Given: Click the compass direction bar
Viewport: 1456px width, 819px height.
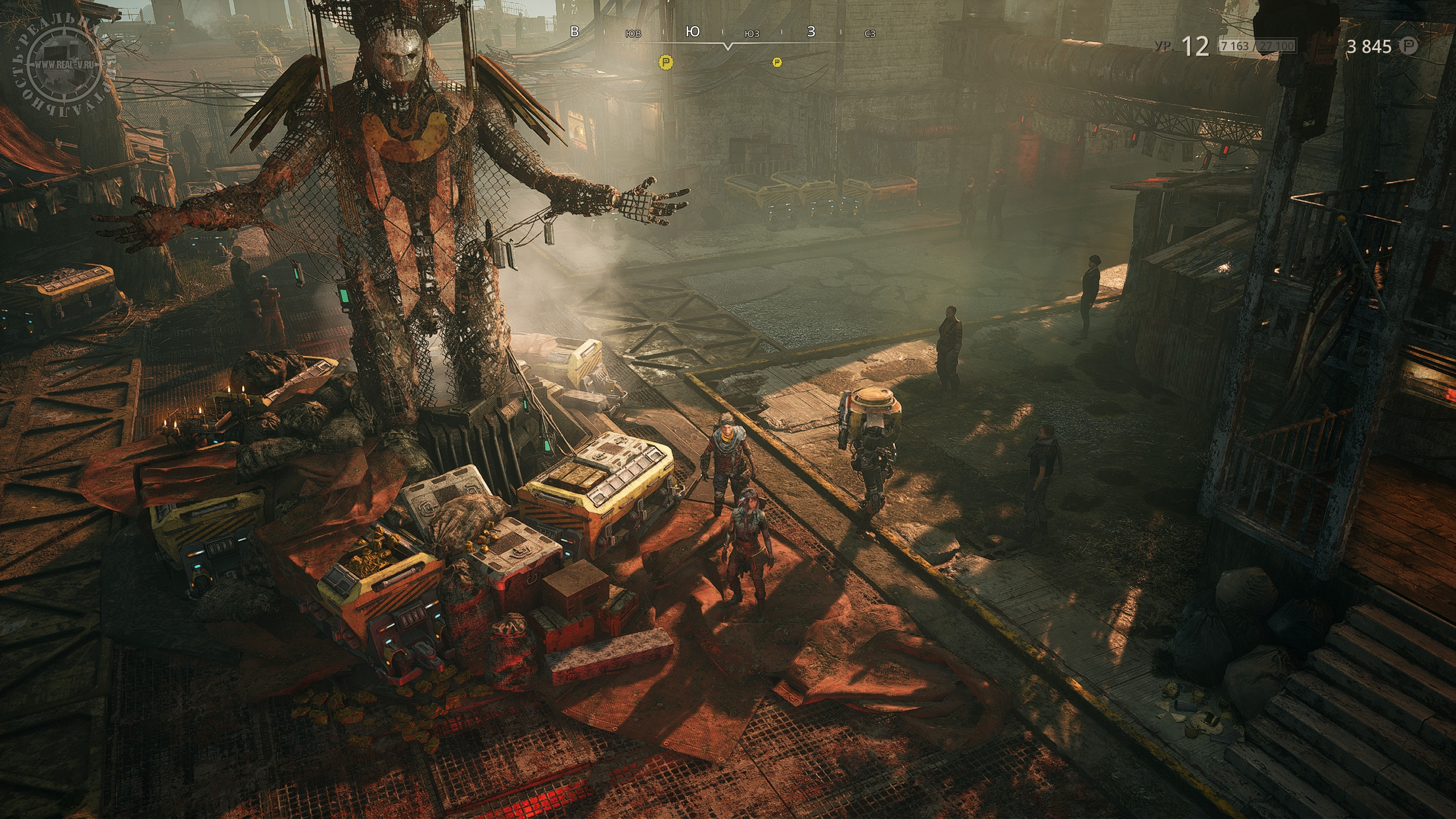Looking at the screenshot, I should 722,33.
